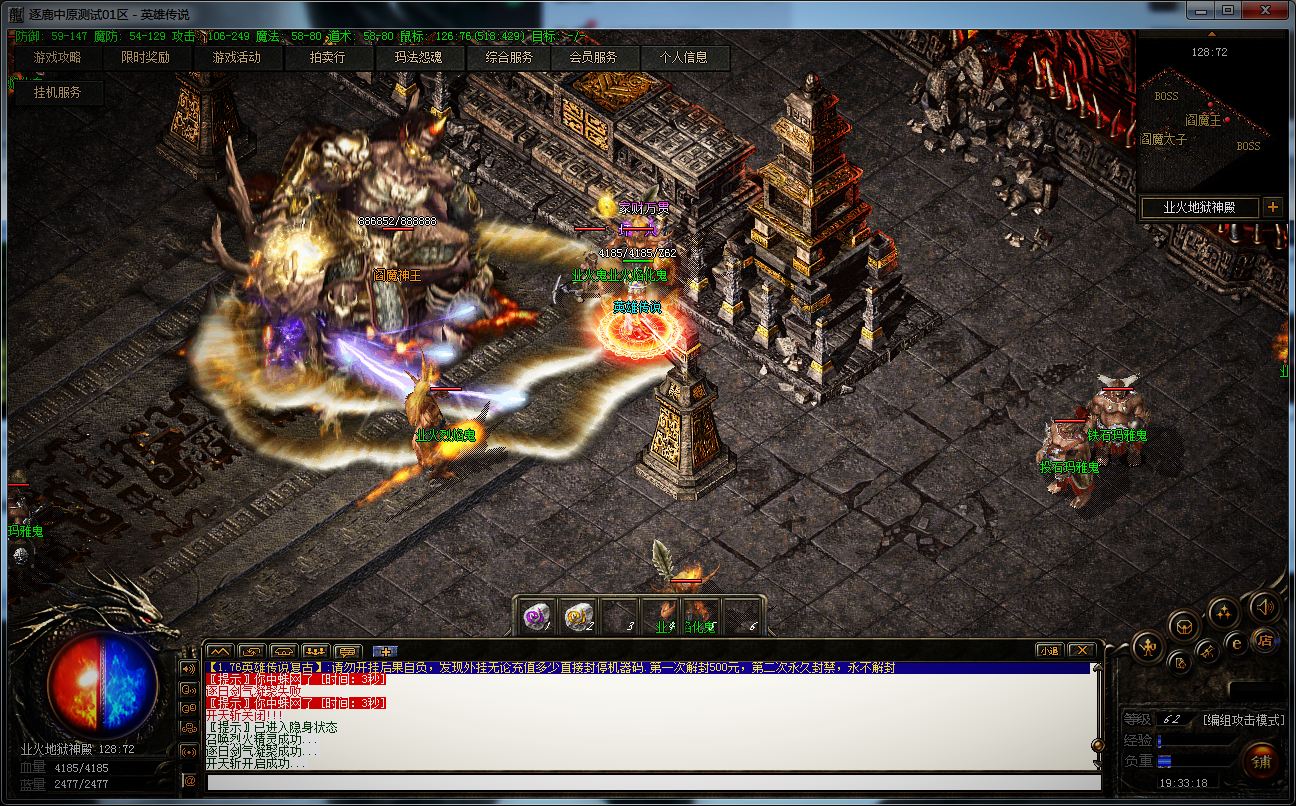The image size is (1296, 806).
Task: Show the 个人信息 personal info panel
Action: pyautogui.click(x=684, y=58)
